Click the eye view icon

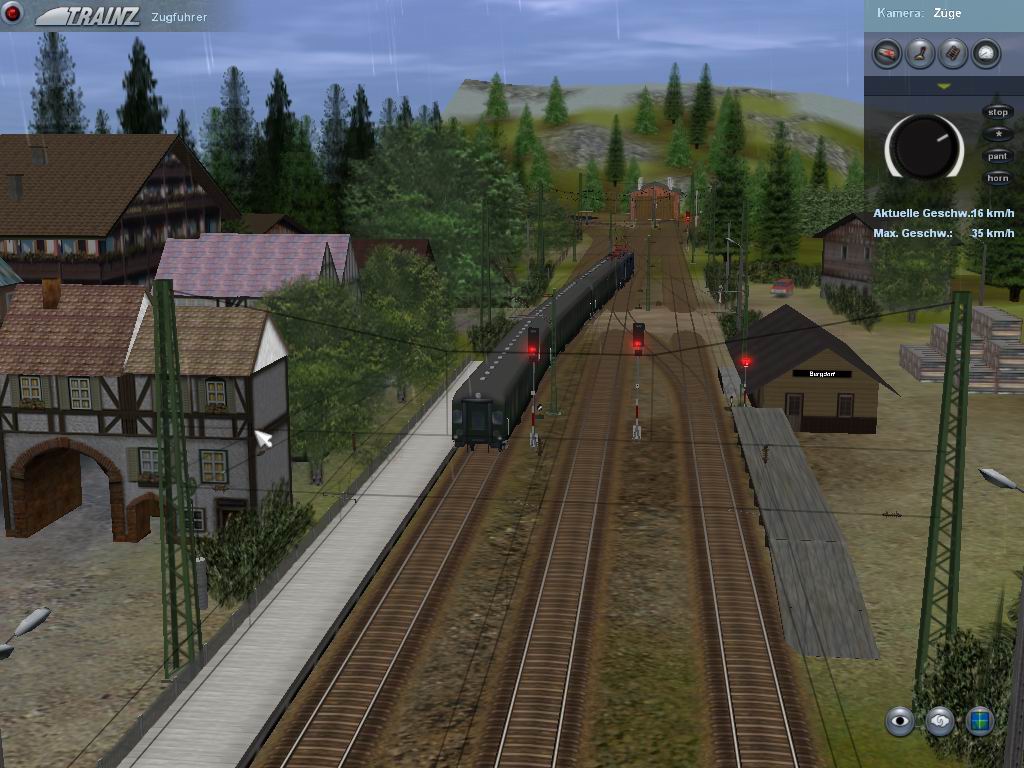click(x=900, y=720)
